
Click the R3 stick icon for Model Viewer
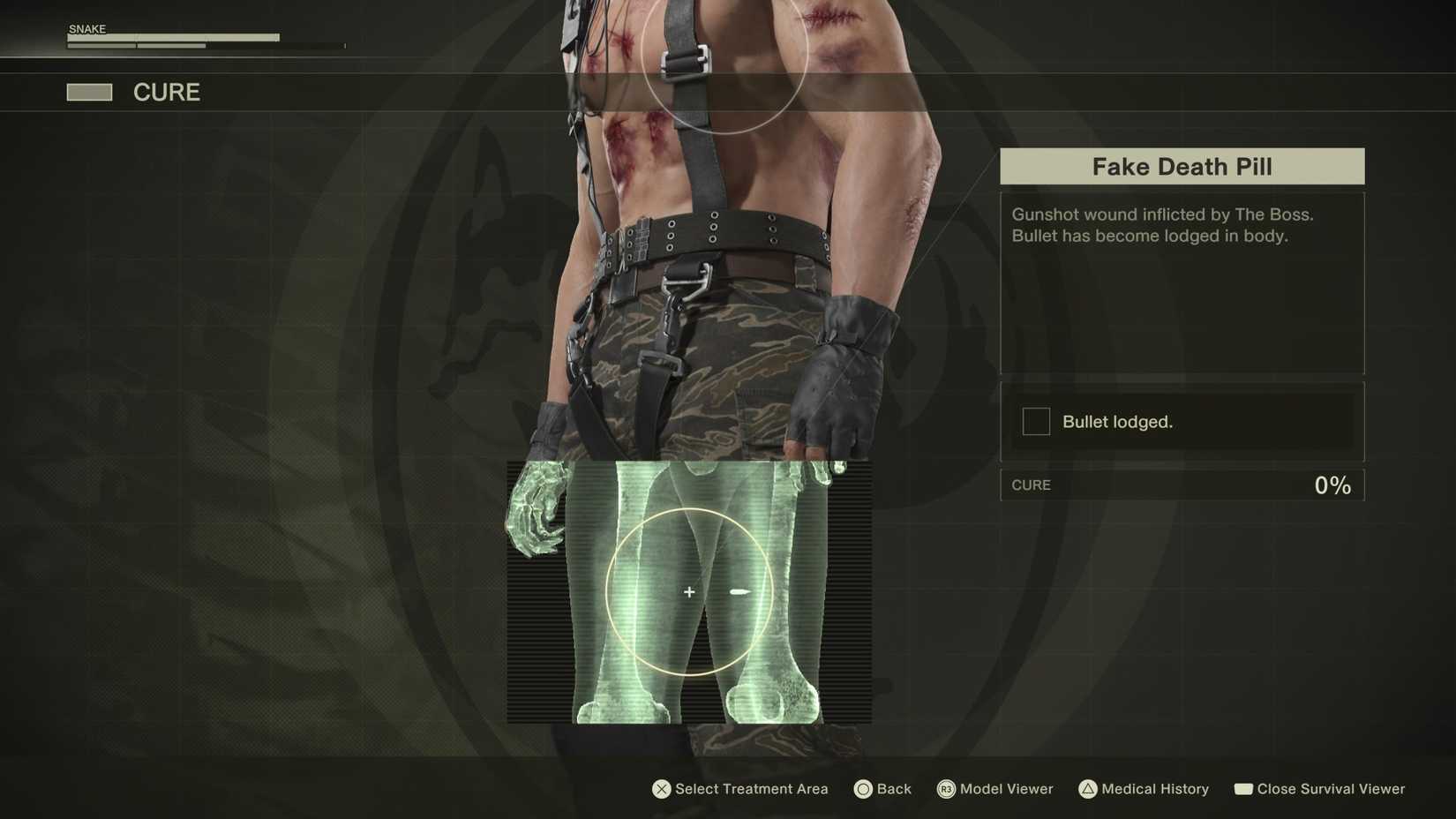(x=944, y=789)
